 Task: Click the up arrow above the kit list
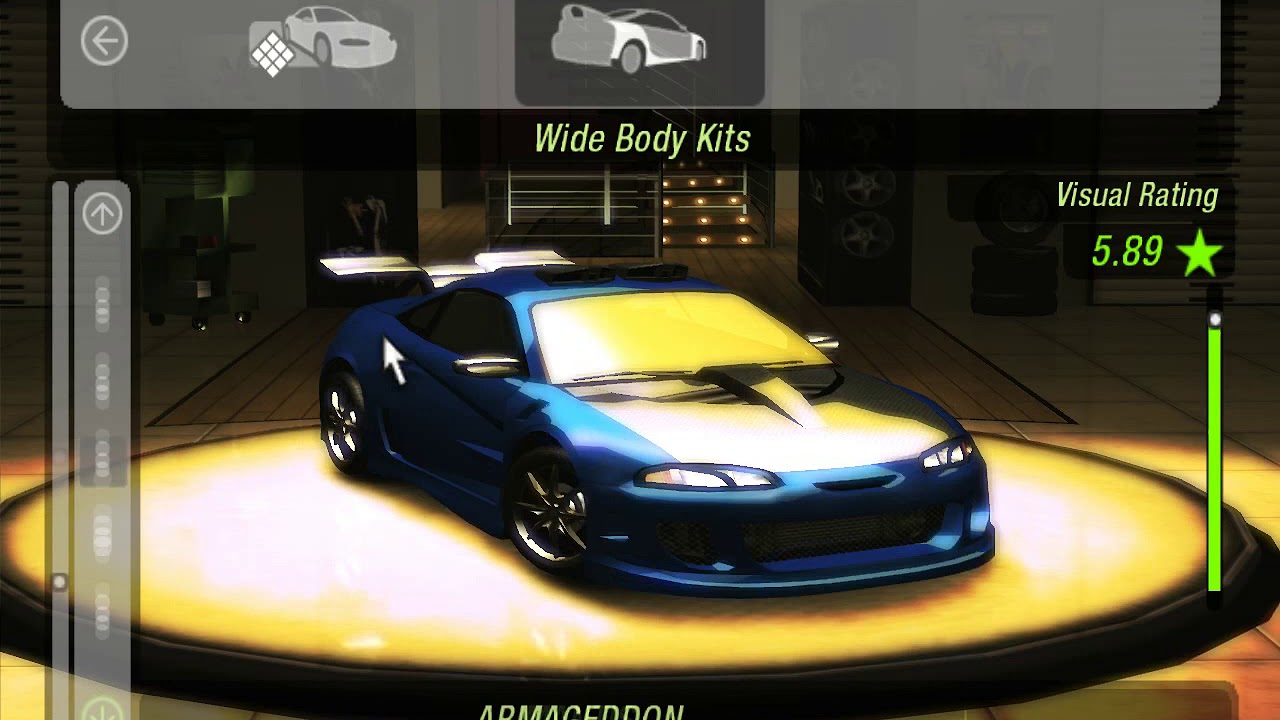point(102,214)
